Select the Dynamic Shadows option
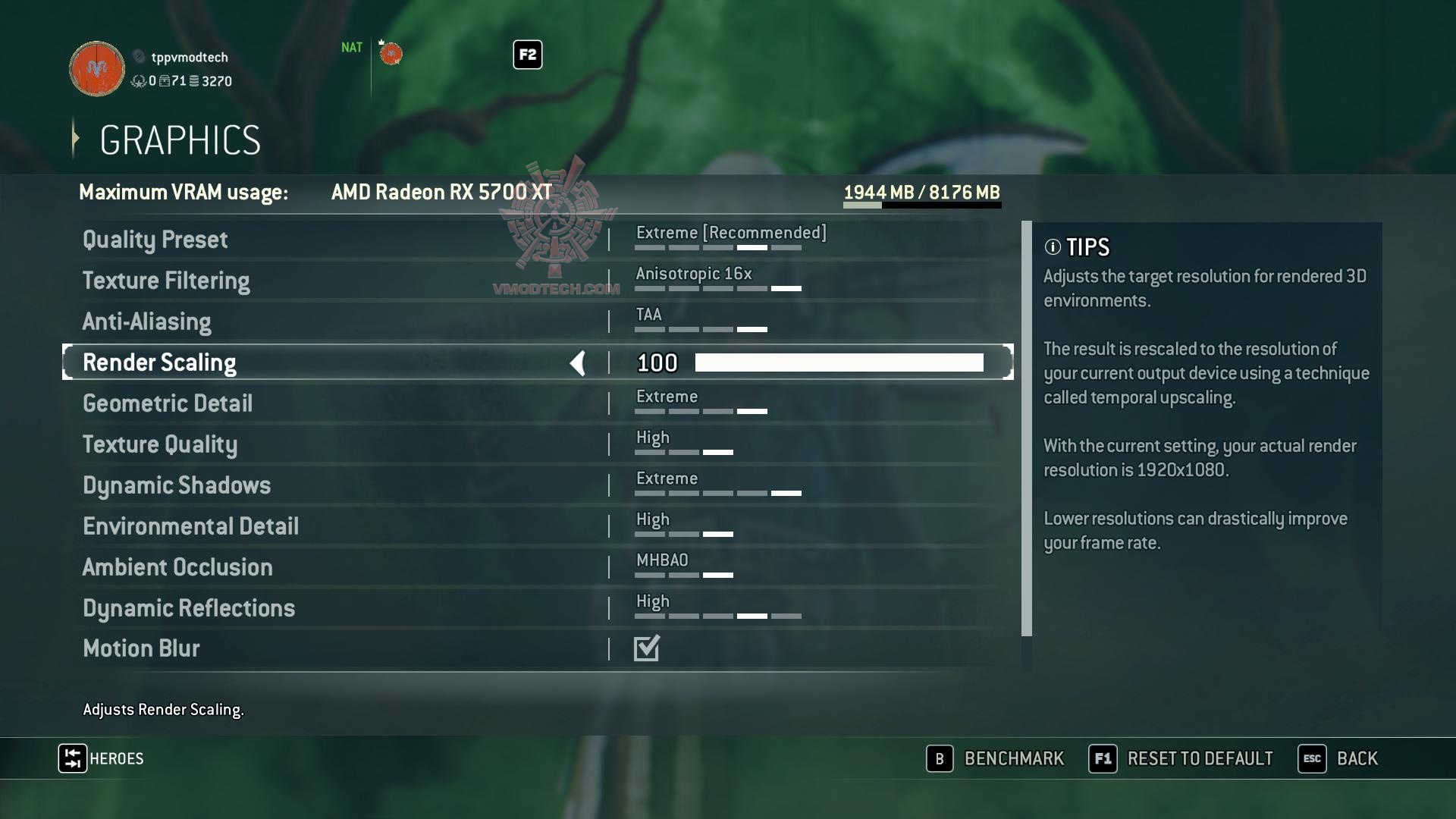Image resolution: width=1456 pixels, height=819 pixels. point(177,485)
